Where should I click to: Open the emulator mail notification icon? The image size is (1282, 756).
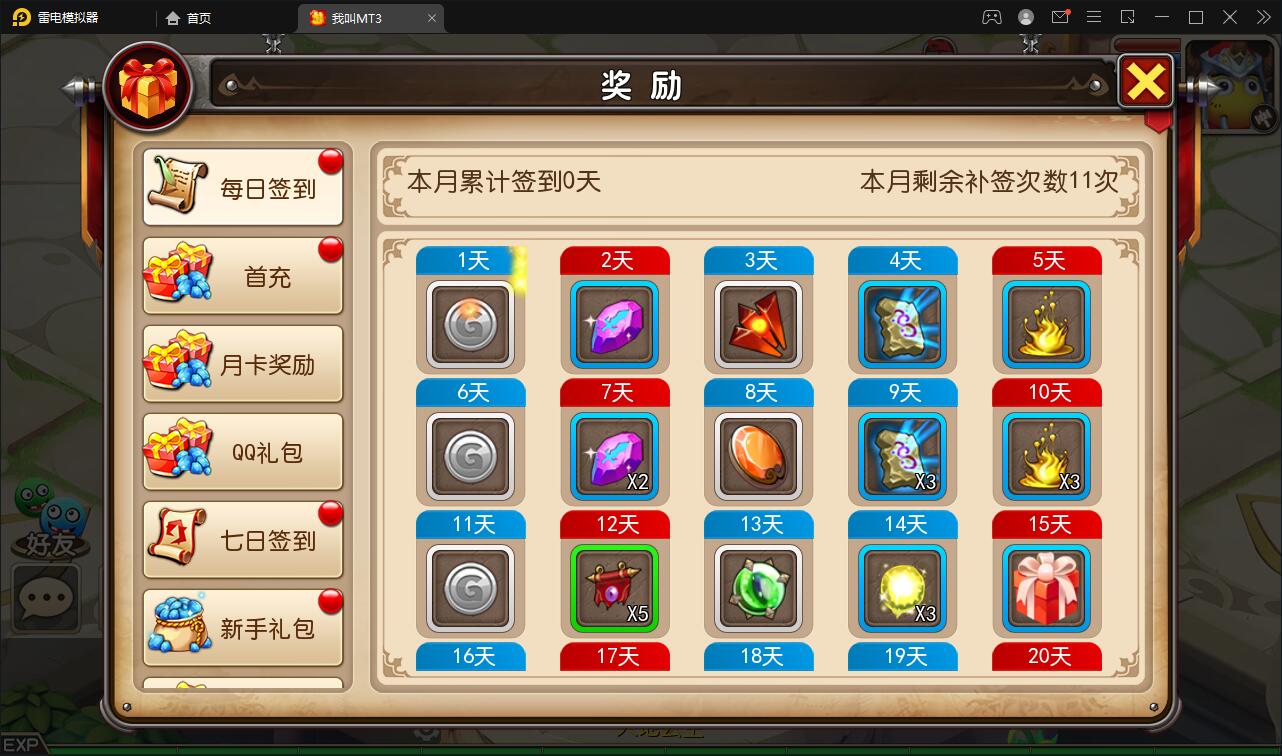[x=1060, y=17]
